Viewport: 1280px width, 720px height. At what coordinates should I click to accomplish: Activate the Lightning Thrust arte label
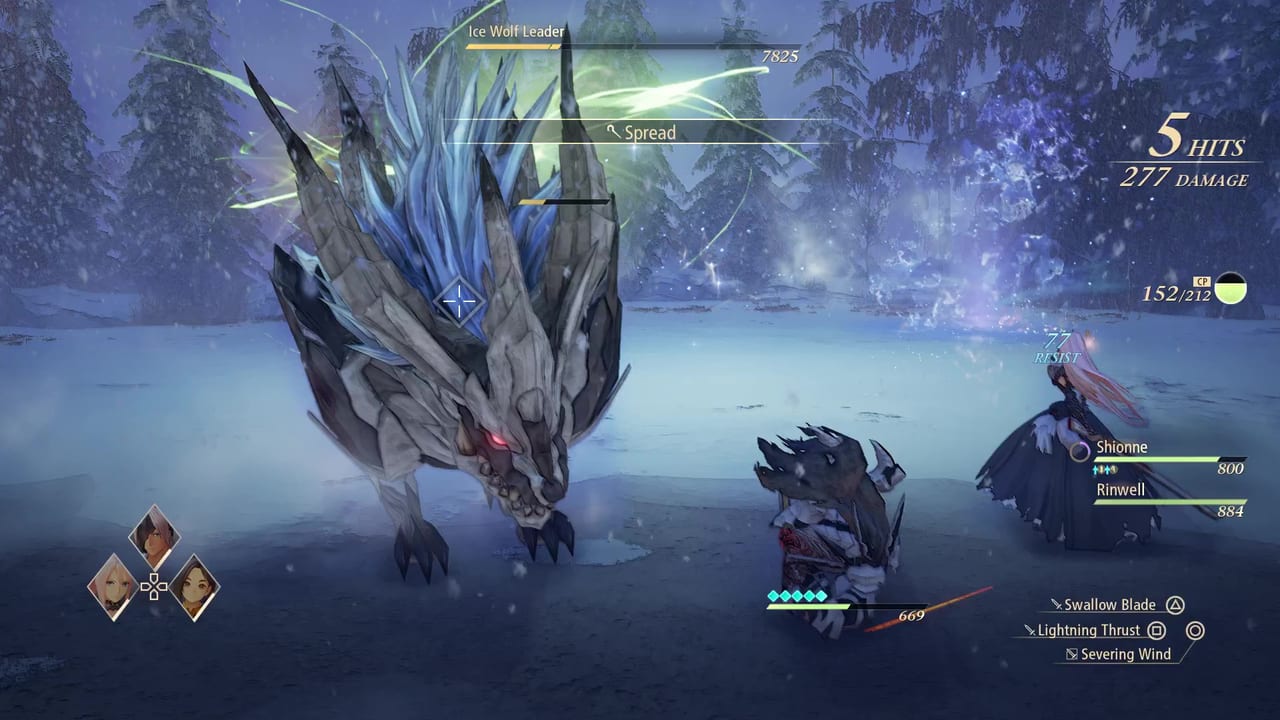(x=1090, y=630)
